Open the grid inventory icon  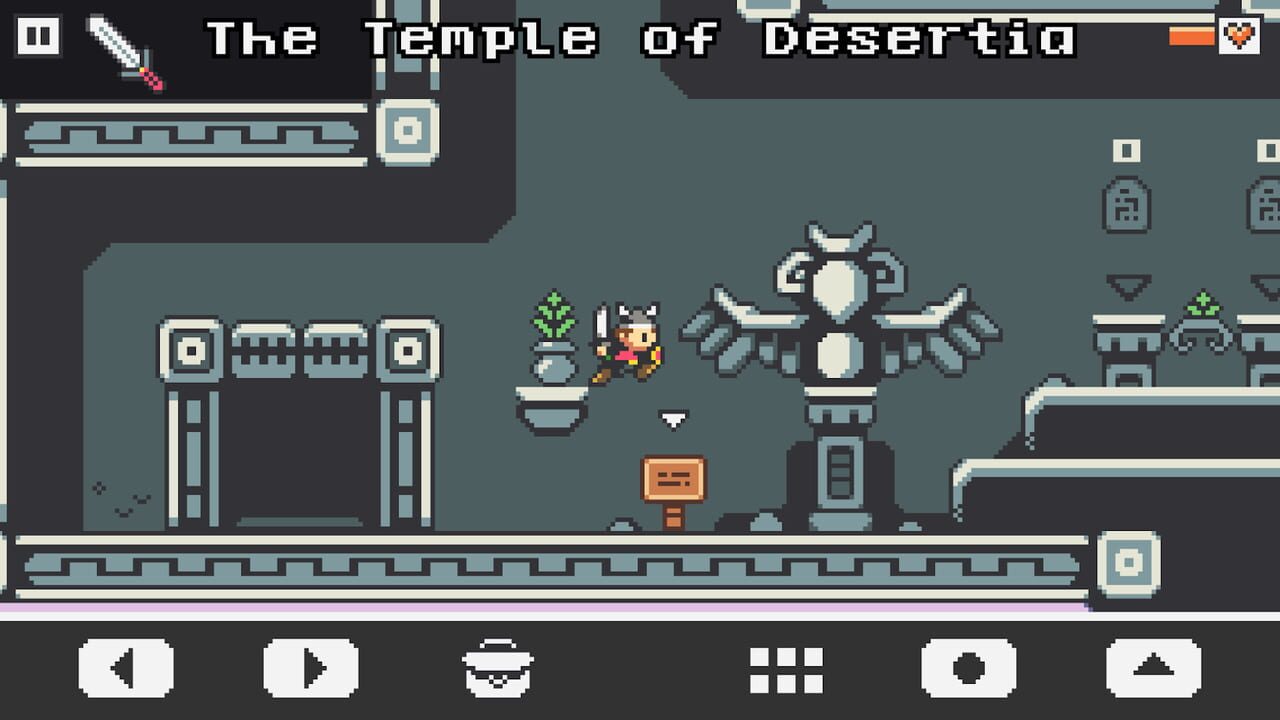click(786, 670)
